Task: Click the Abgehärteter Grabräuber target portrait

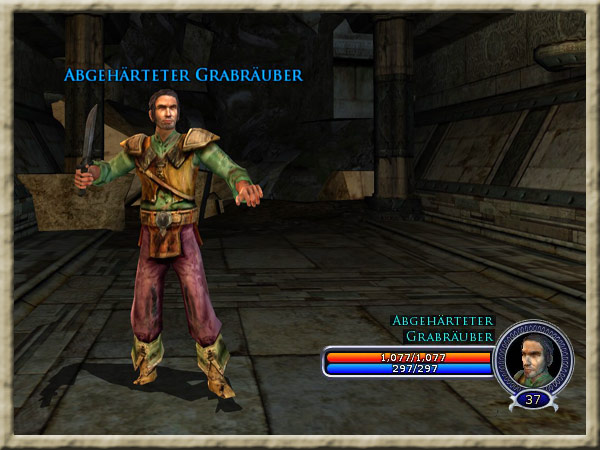Action: 533,358
